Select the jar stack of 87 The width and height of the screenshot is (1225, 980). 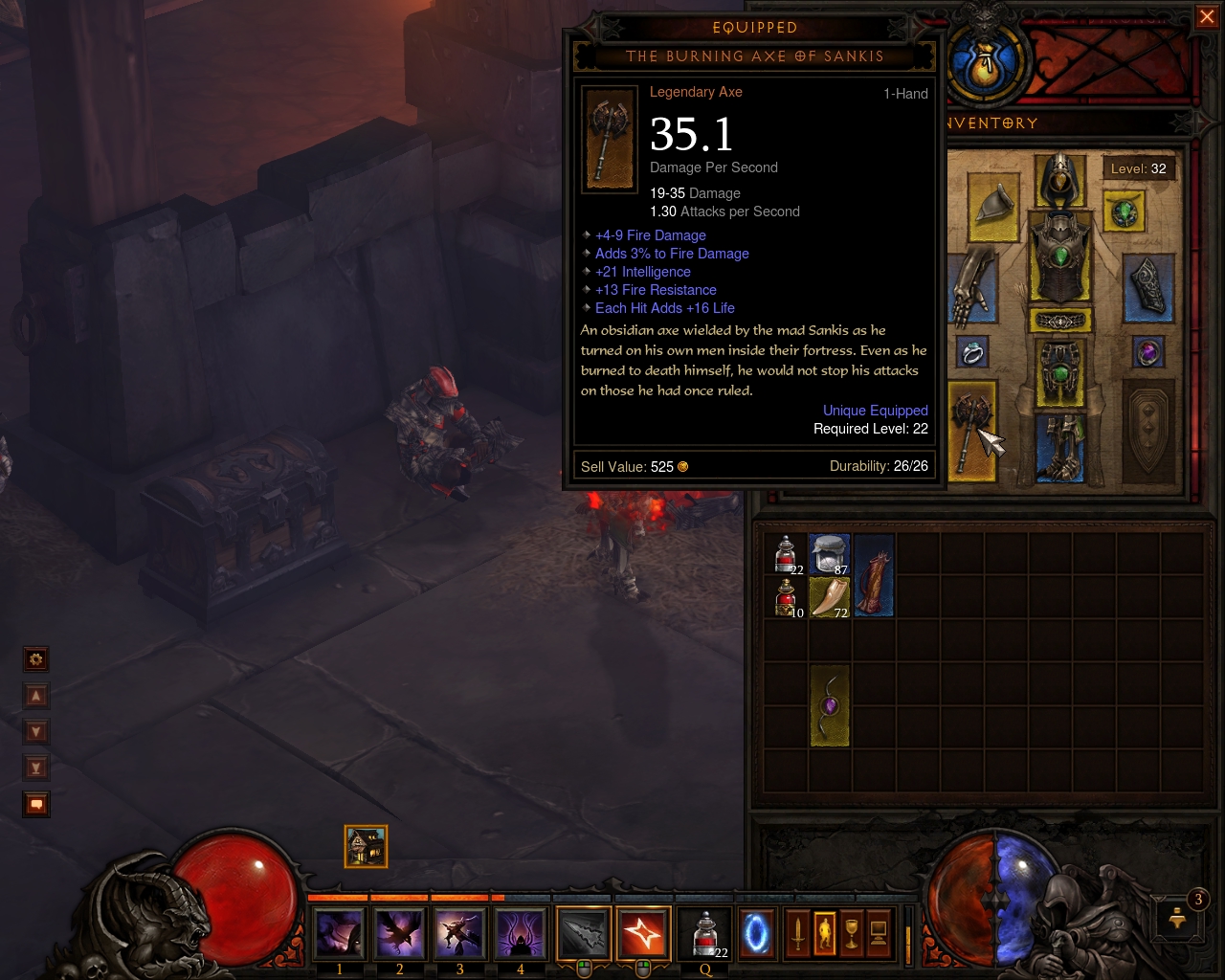[x=829, y=553]
